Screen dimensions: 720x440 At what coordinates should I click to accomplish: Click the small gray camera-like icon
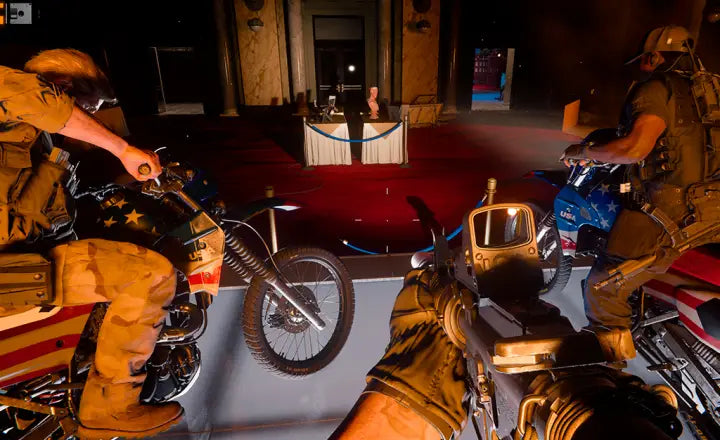click(19, 13)
